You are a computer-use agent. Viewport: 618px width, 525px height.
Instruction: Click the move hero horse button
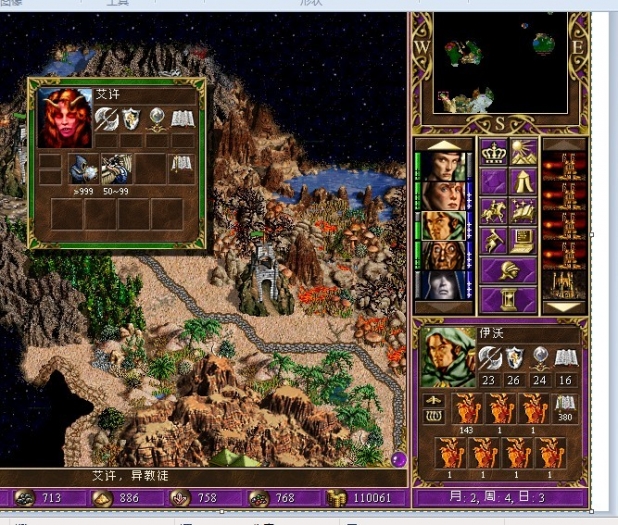pyautogui.click(x=495, y=210)
